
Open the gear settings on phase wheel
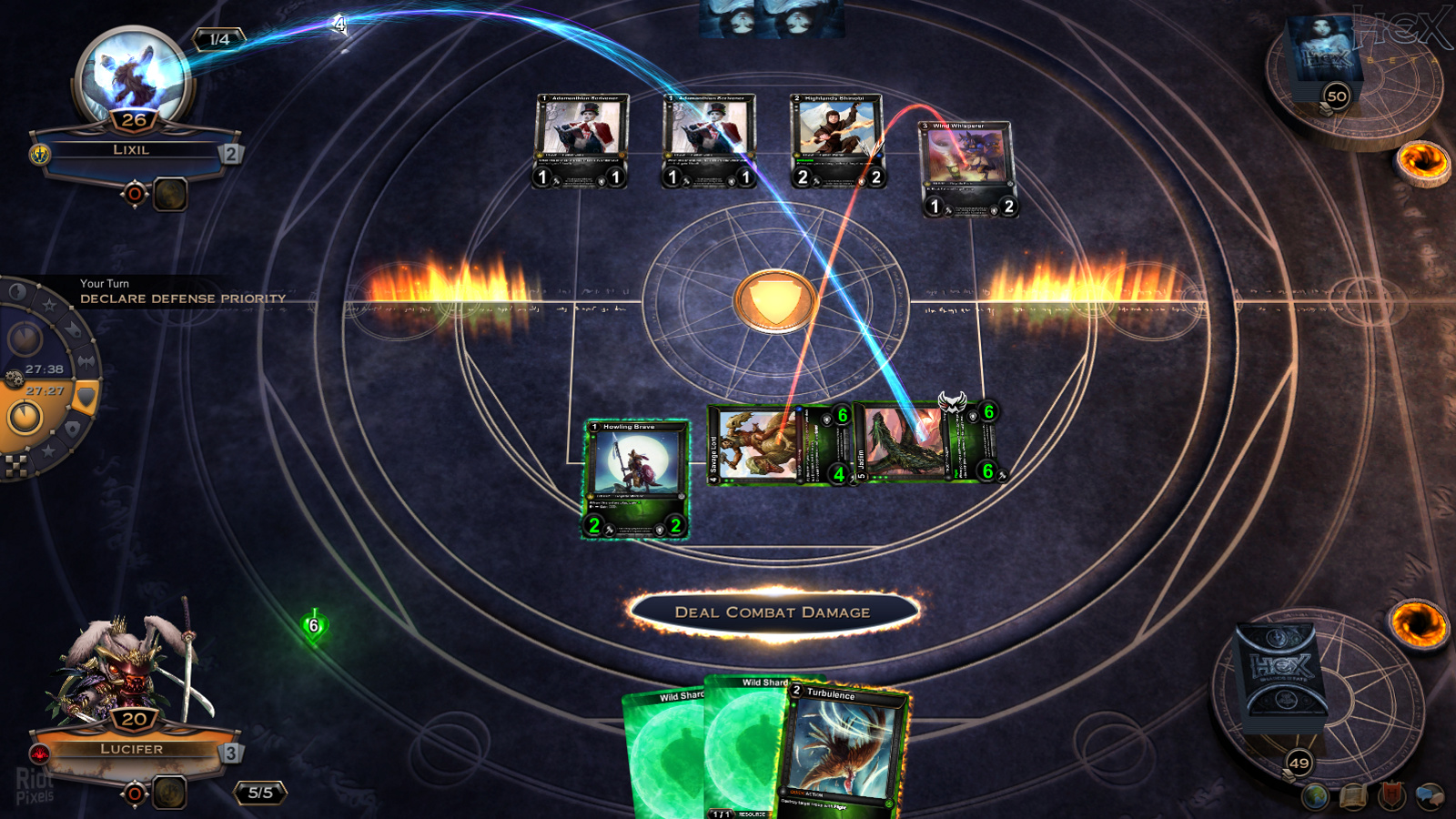pos(14,379)
